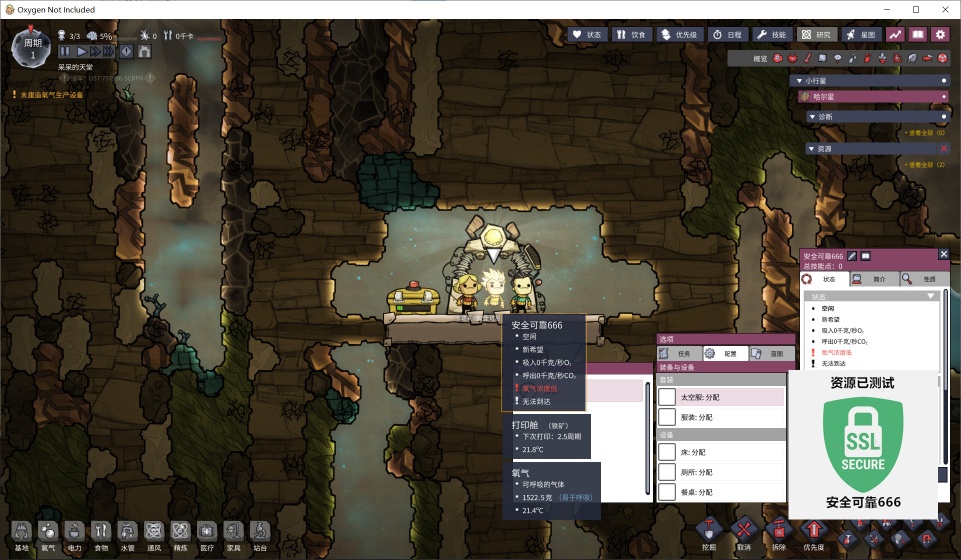Pause the game with the pause button
The image size is (961, 560).
(65, 51)
